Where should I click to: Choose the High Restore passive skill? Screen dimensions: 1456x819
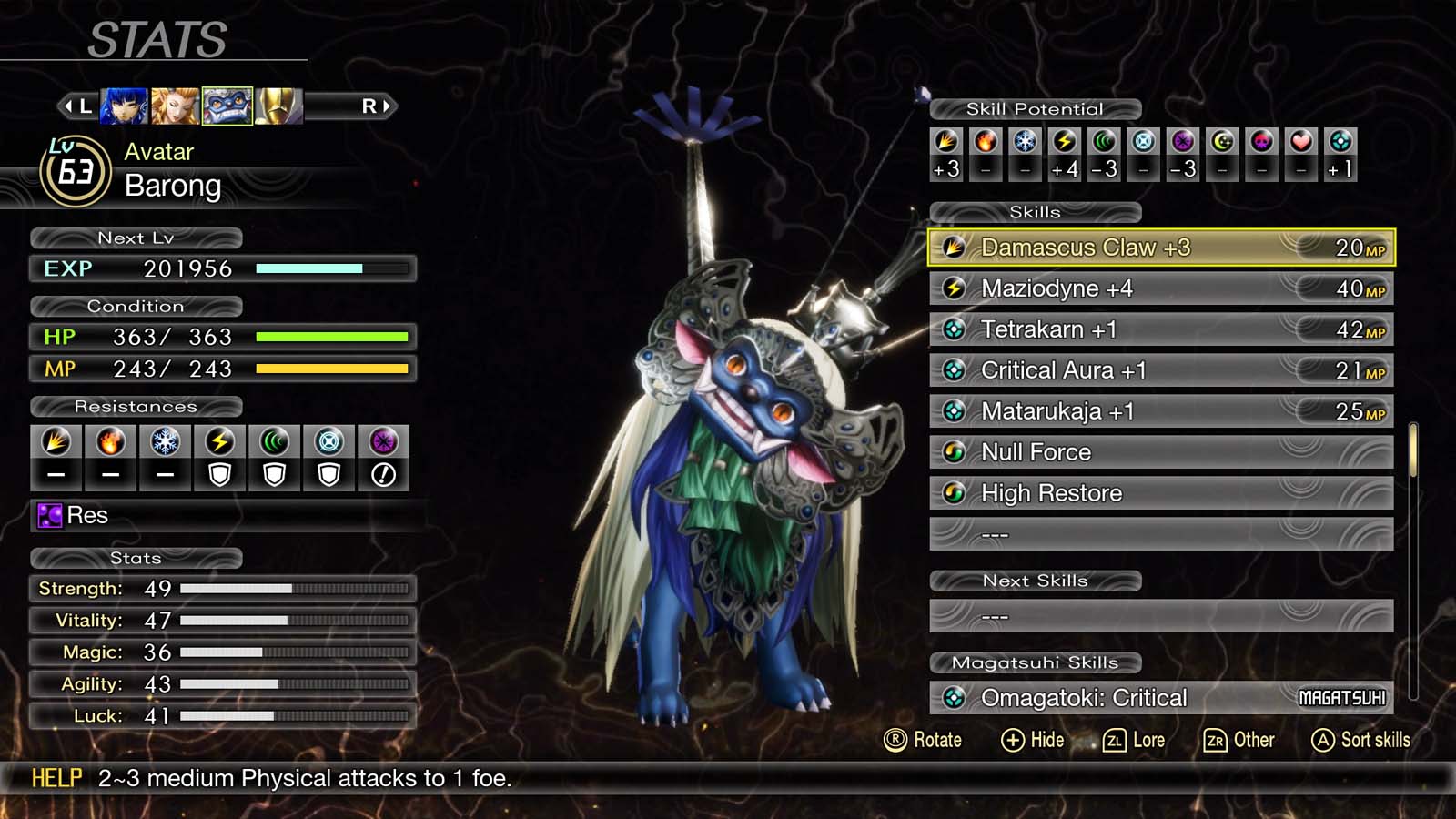pos(1160,493)
